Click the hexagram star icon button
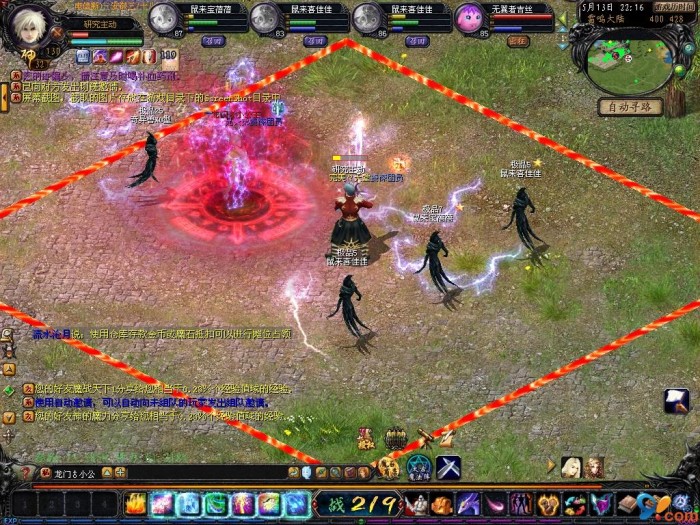Viewport: 700px width, 525px height. click(418, 466)
